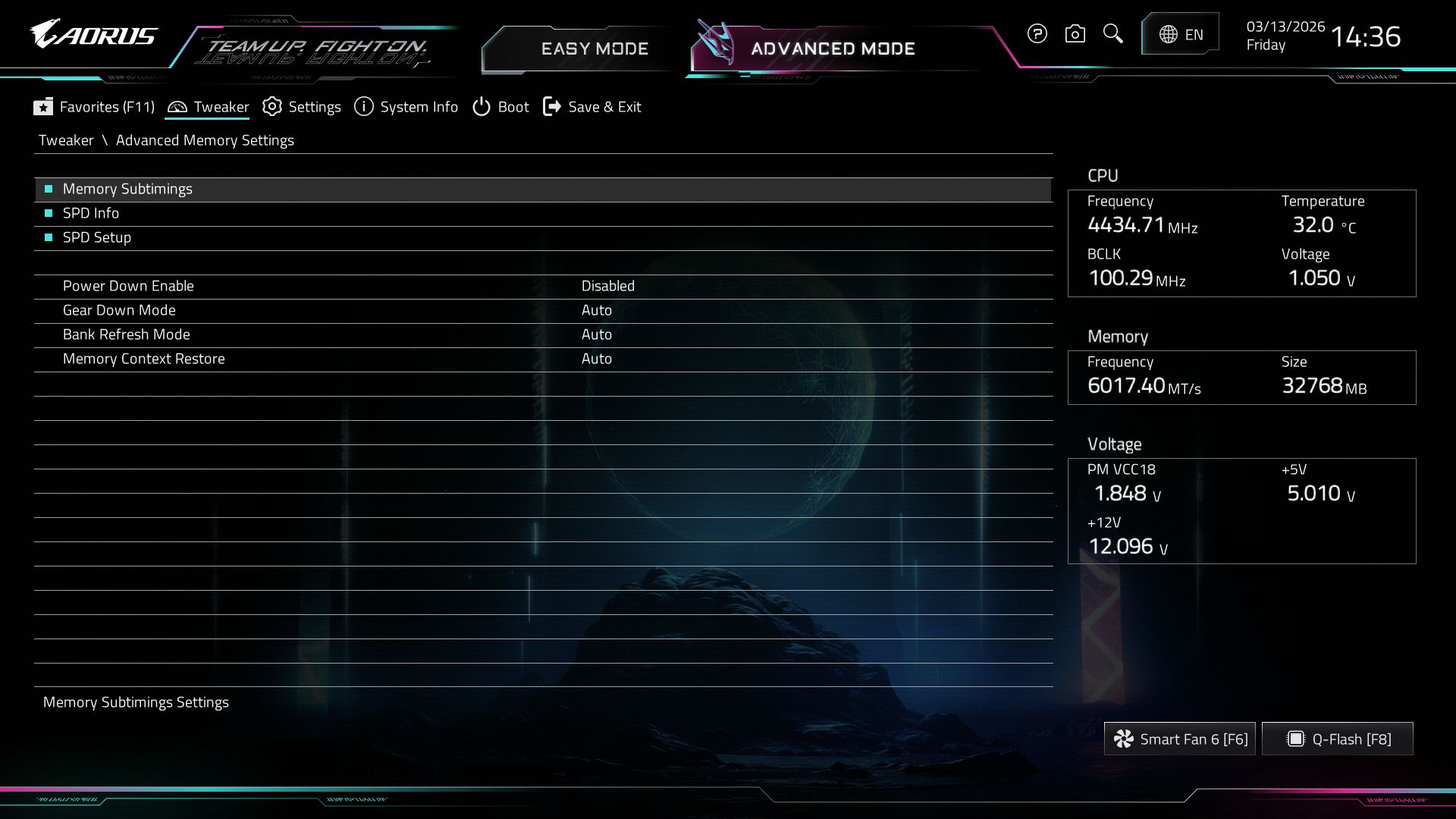Launch Smart Fan 6
The image size is (1456, 819).
point(1179,739)
